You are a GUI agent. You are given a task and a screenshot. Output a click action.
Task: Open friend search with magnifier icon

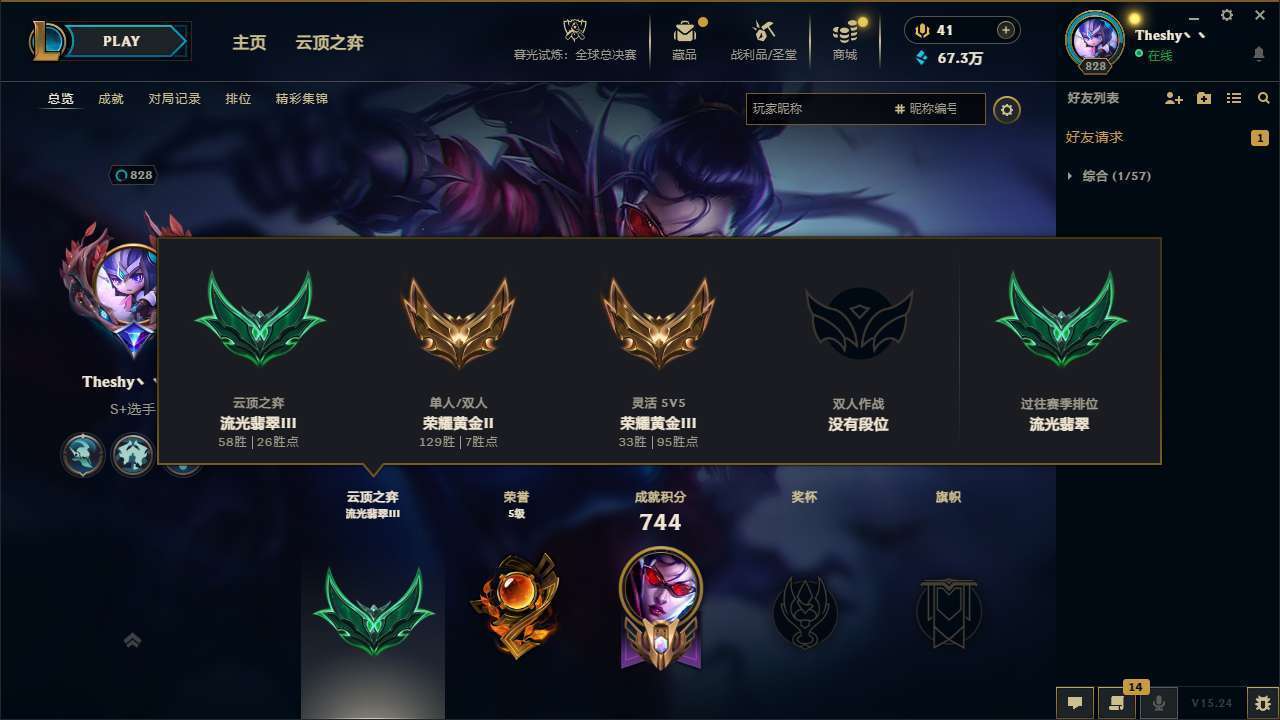pyautogui.click(x=1263, y=98)
